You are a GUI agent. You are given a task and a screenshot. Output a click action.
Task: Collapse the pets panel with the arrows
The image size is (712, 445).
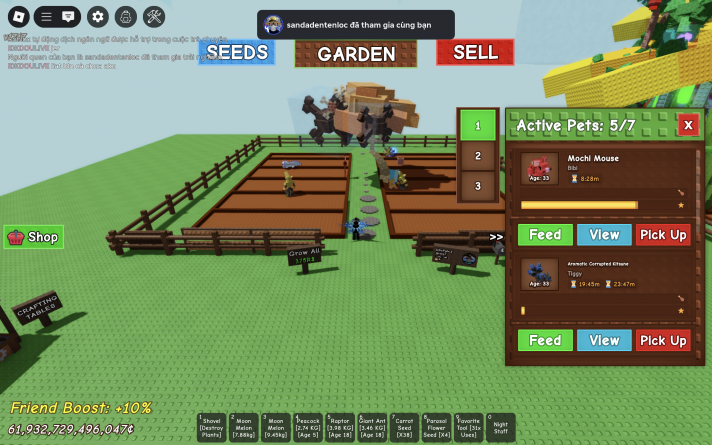(496, 237)
